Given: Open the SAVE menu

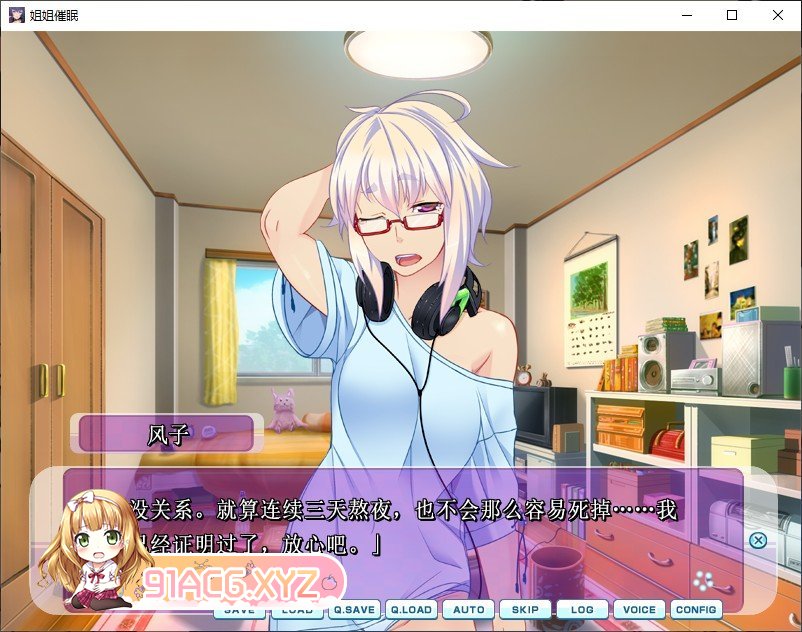Looking at the screenshot, I should [240, 610].
